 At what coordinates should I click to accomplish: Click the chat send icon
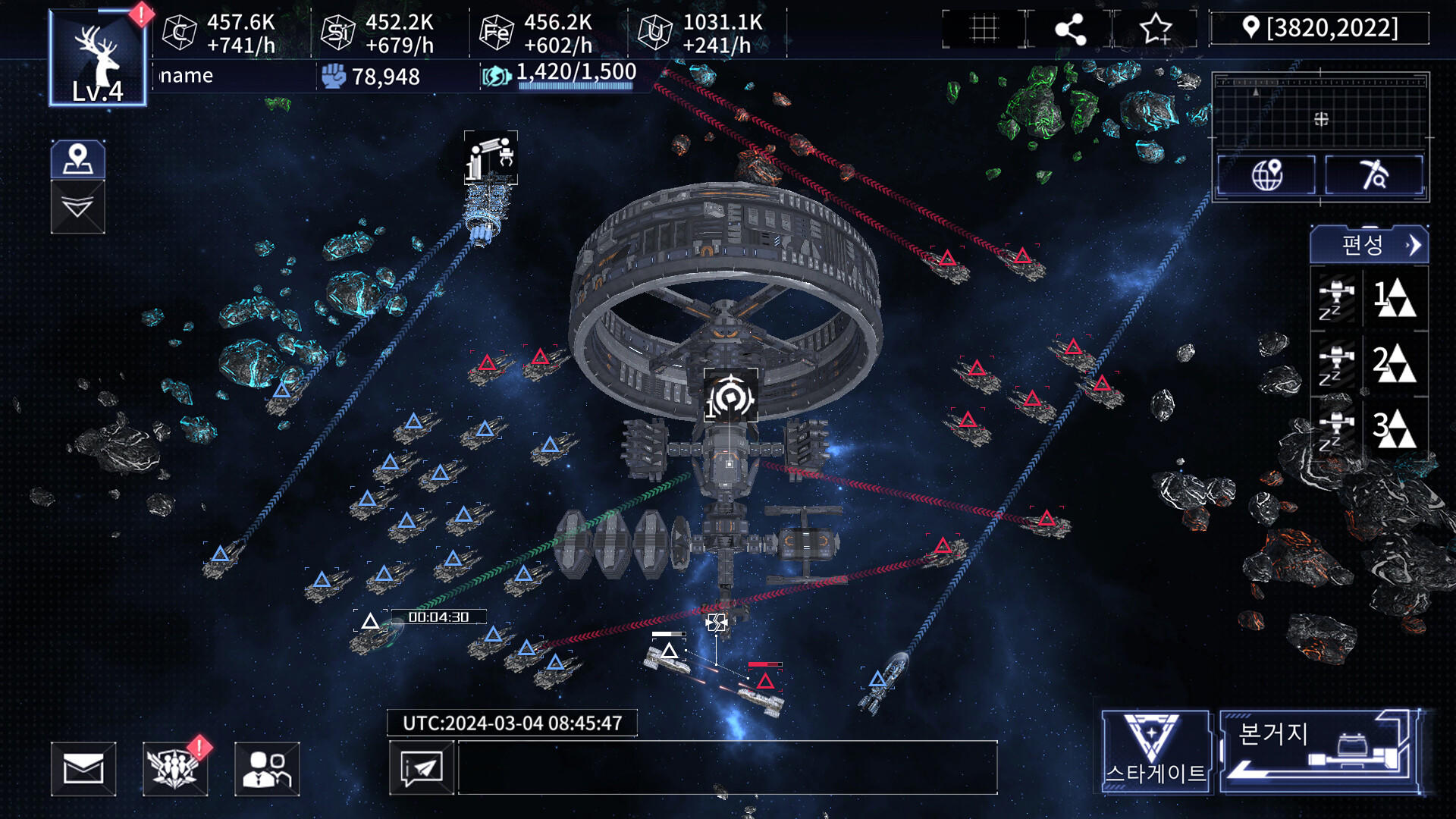[x=422, y=768]
